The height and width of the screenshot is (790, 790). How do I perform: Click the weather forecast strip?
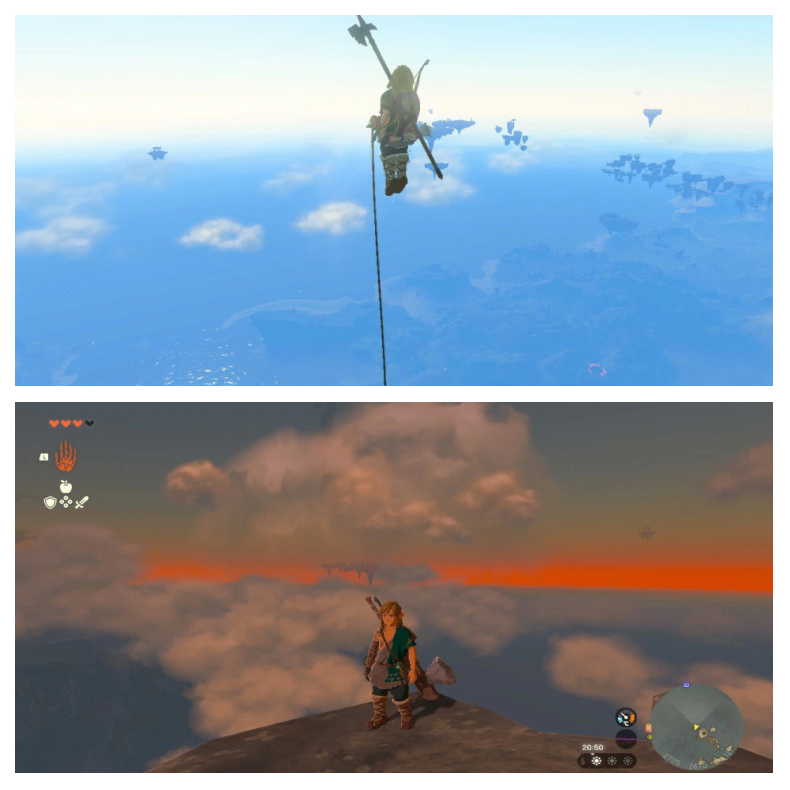click(x=607, y=761)
